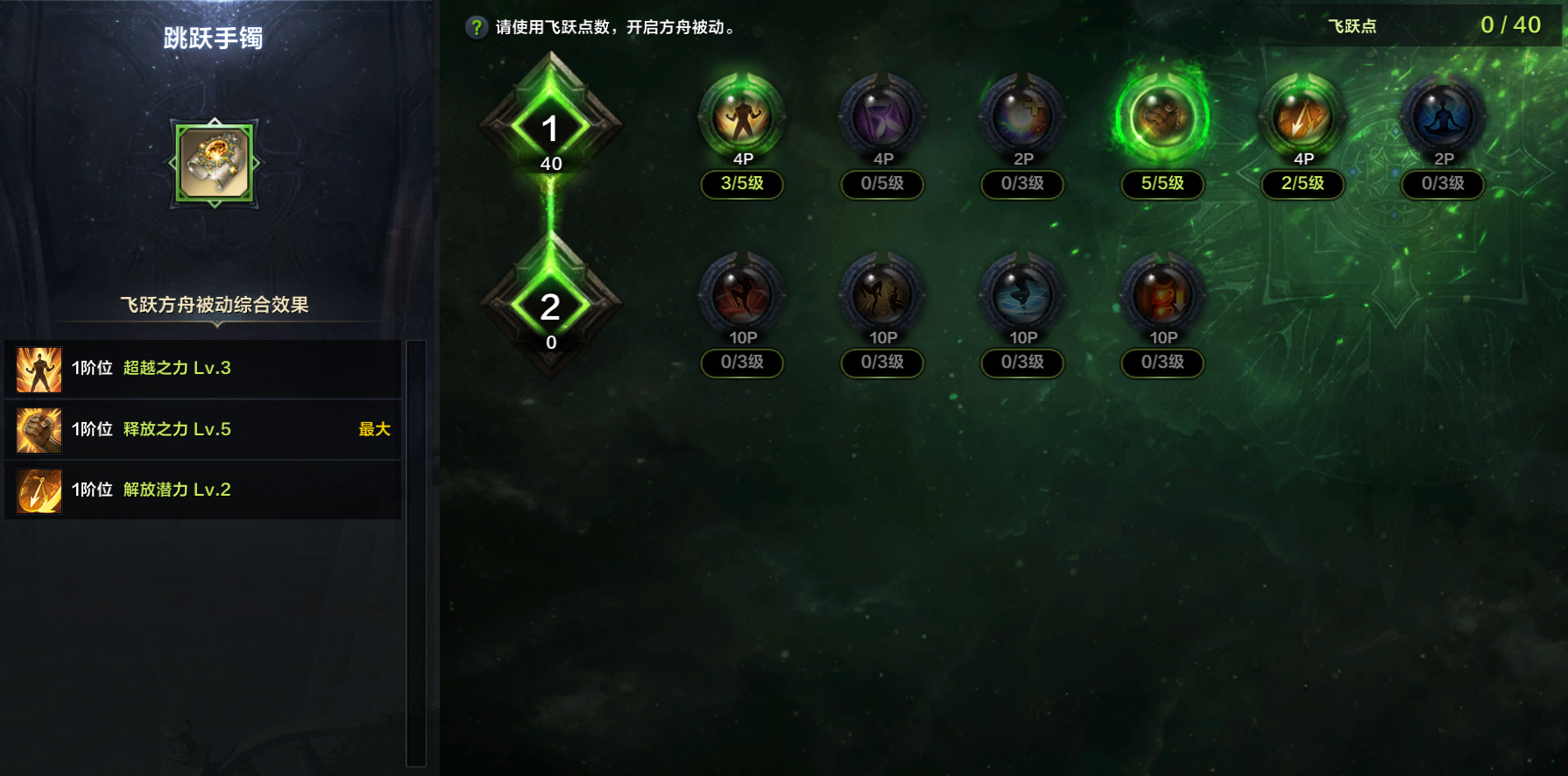Screen dimensions: 1568x776
Task: Select the 解放潜力 Lv.2 effect row
Action: (x=203, y=490)
